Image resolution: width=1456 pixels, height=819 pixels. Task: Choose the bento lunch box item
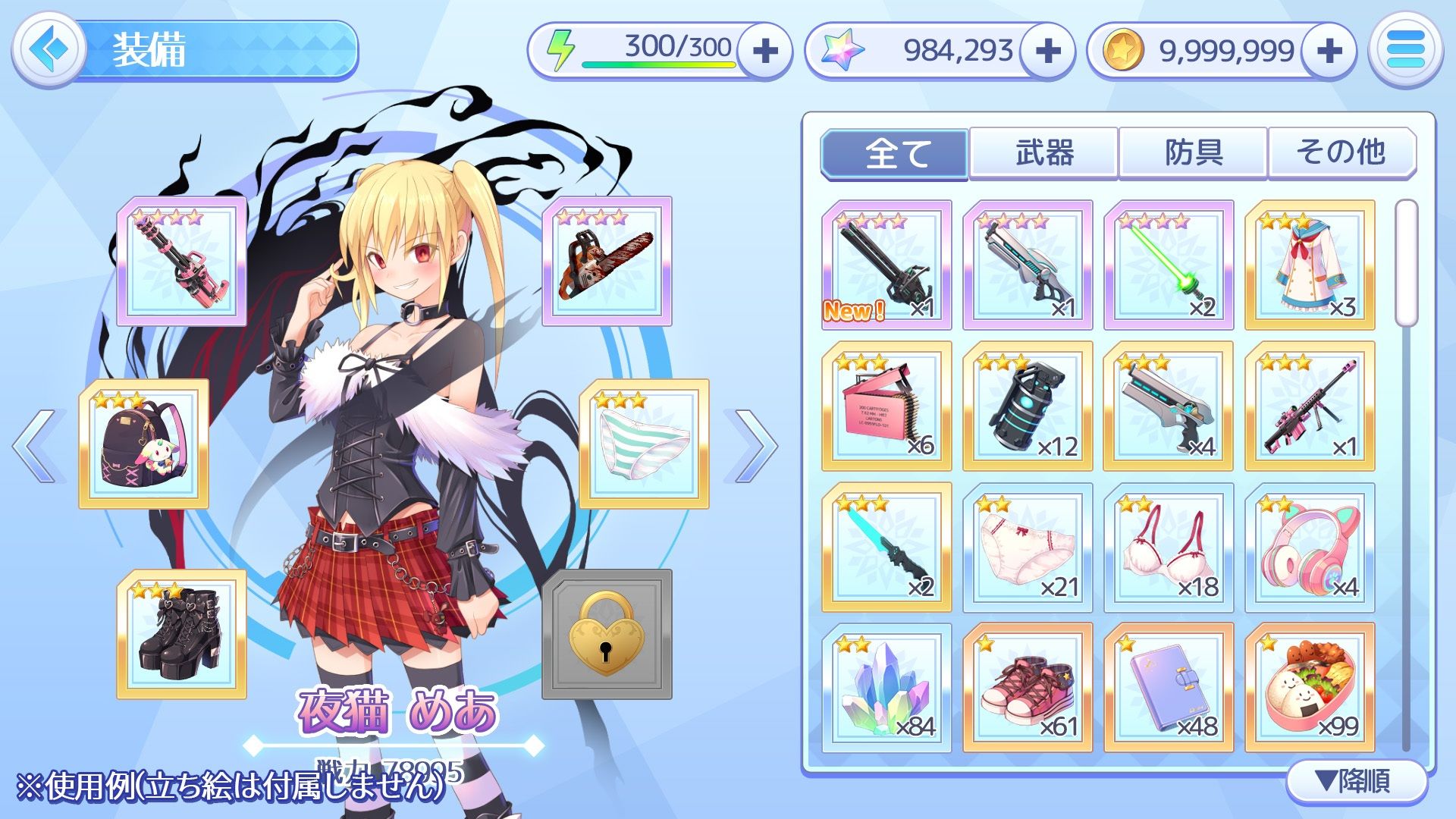(1310, 689)
